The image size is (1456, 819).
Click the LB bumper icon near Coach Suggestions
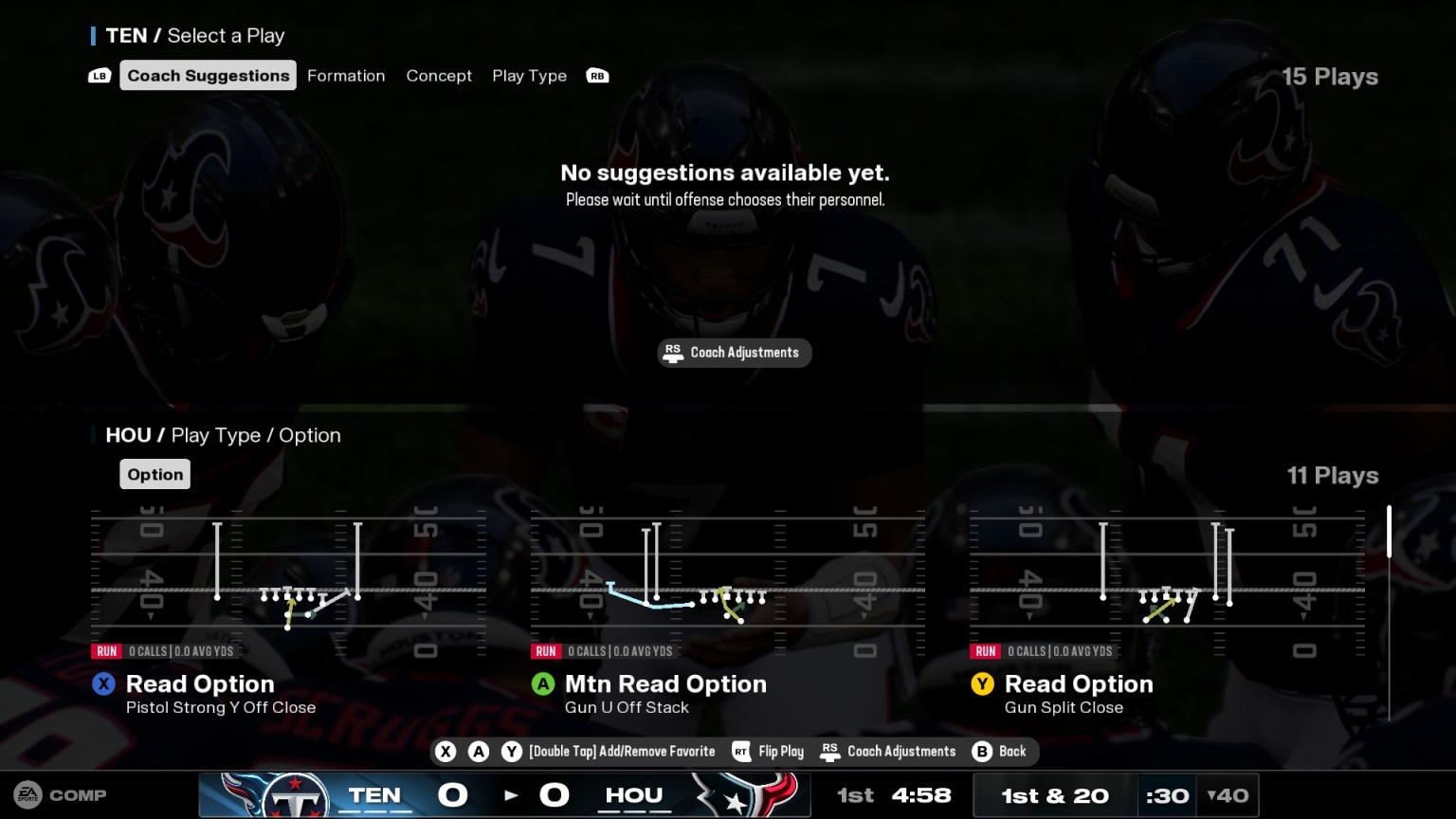tap(100, 75)
